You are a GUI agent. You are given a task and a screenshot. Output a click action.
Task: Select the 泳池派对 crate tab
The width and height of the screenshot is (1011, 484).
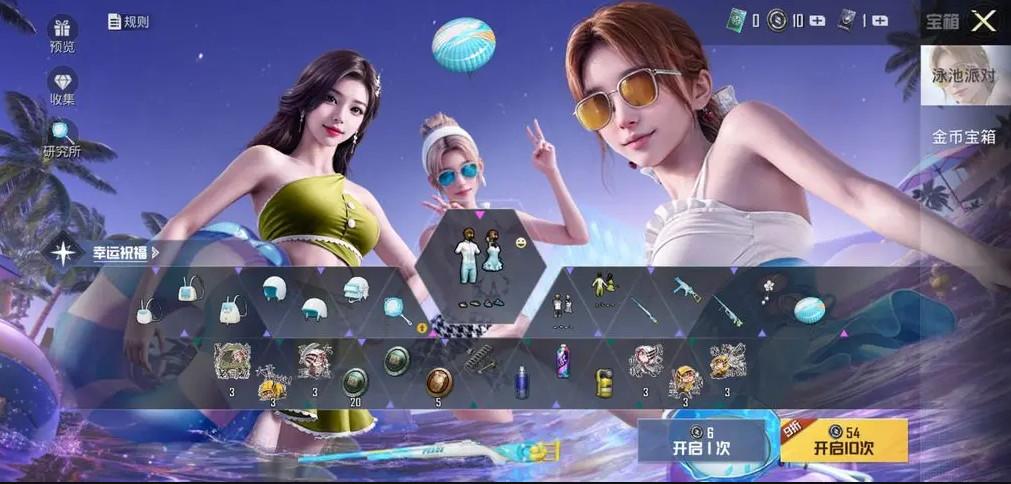pyautogui.click(x=965, y=75)
